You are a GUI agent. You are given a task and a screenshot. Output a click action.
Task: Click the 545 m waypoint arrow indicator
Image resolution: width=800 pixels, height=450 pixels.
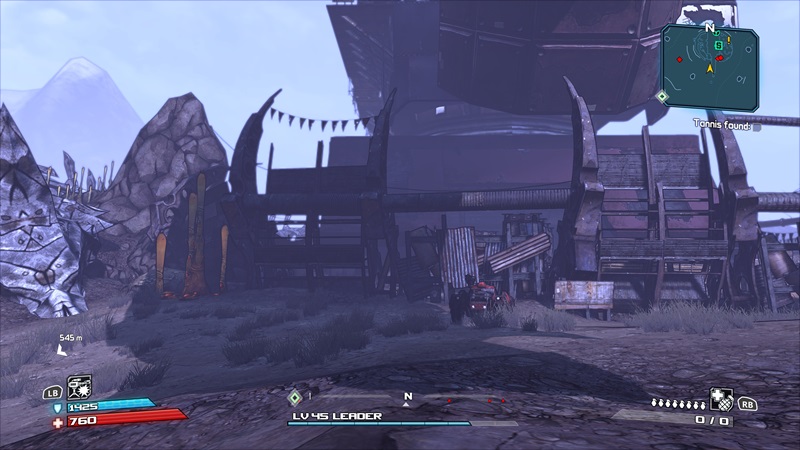(x=63, y=351)
